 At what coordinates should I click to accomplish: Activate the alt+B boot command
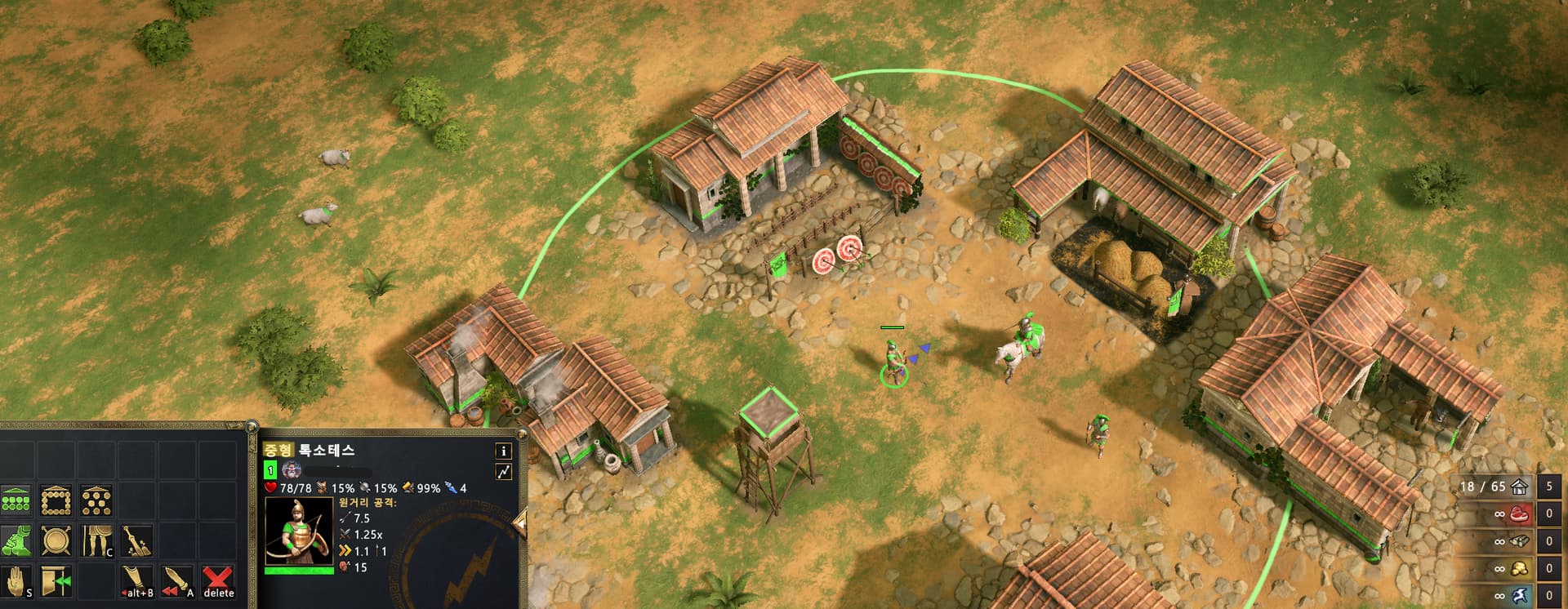click(x=137, y=580)
